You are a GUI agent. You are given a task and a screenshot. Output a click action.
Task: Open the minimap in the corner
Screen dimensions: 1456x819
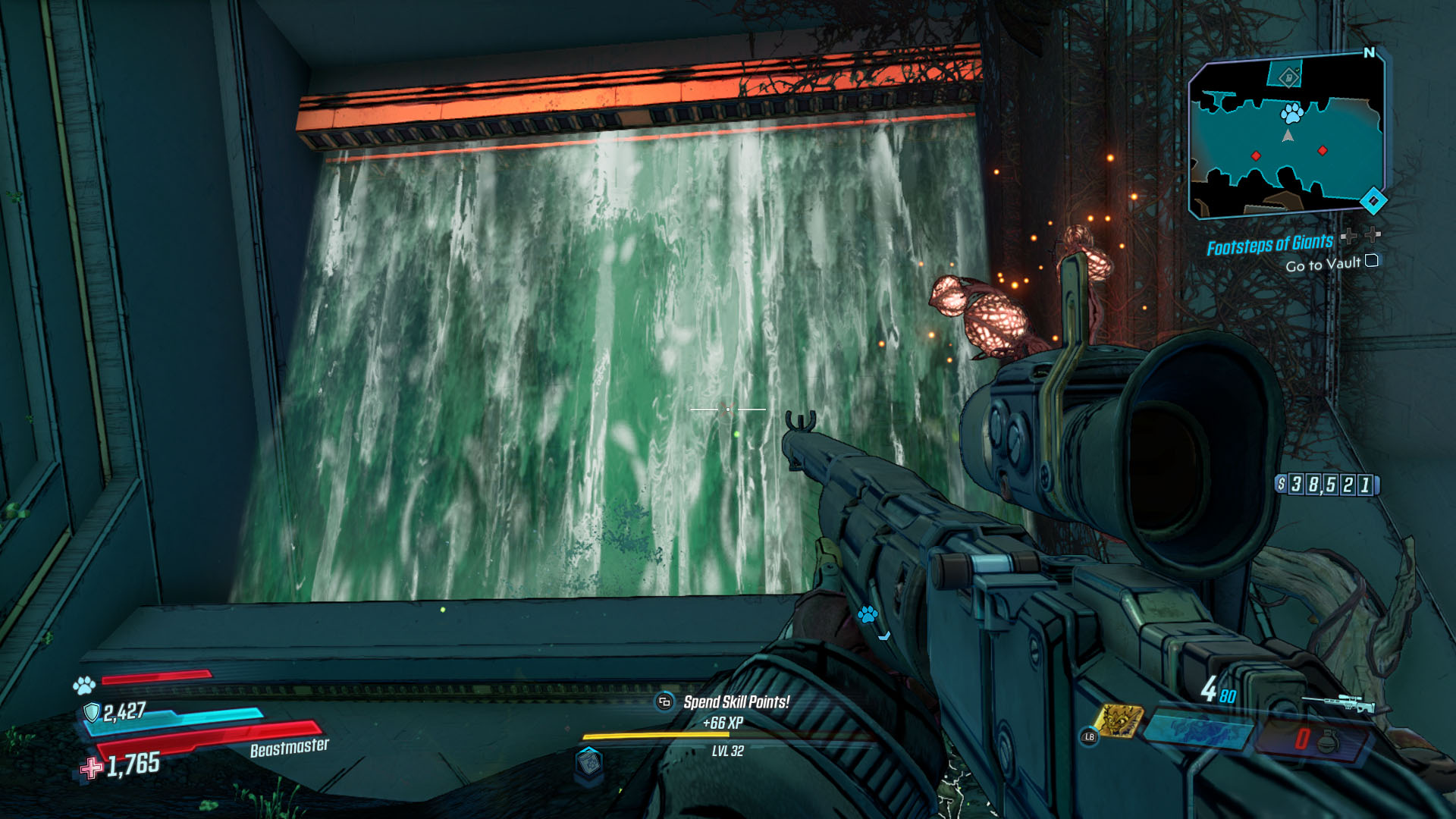pyautogui.click(x=1287, y=136)
